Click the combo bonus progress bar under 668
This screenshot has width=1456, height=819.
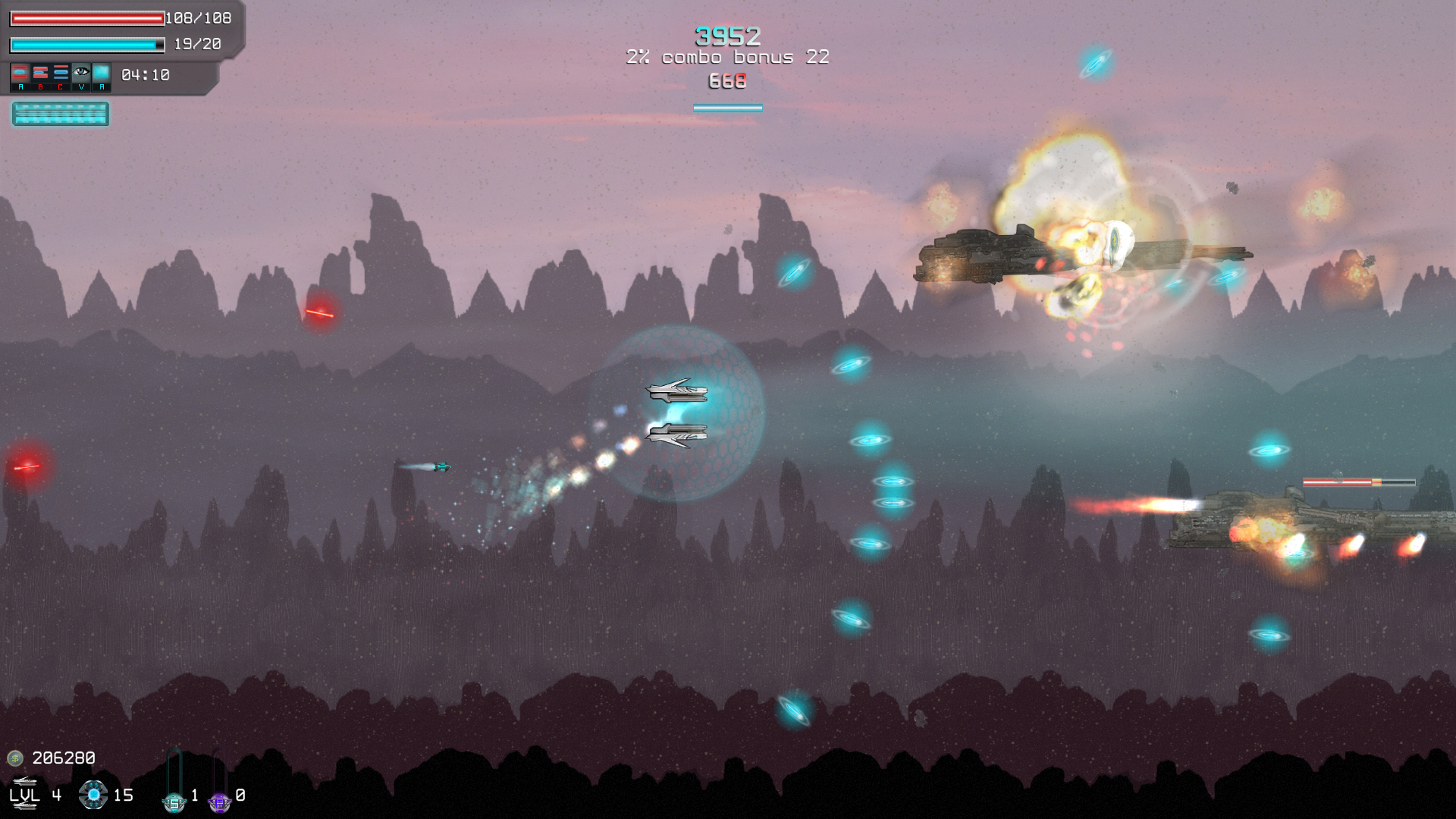pos(726,108)
